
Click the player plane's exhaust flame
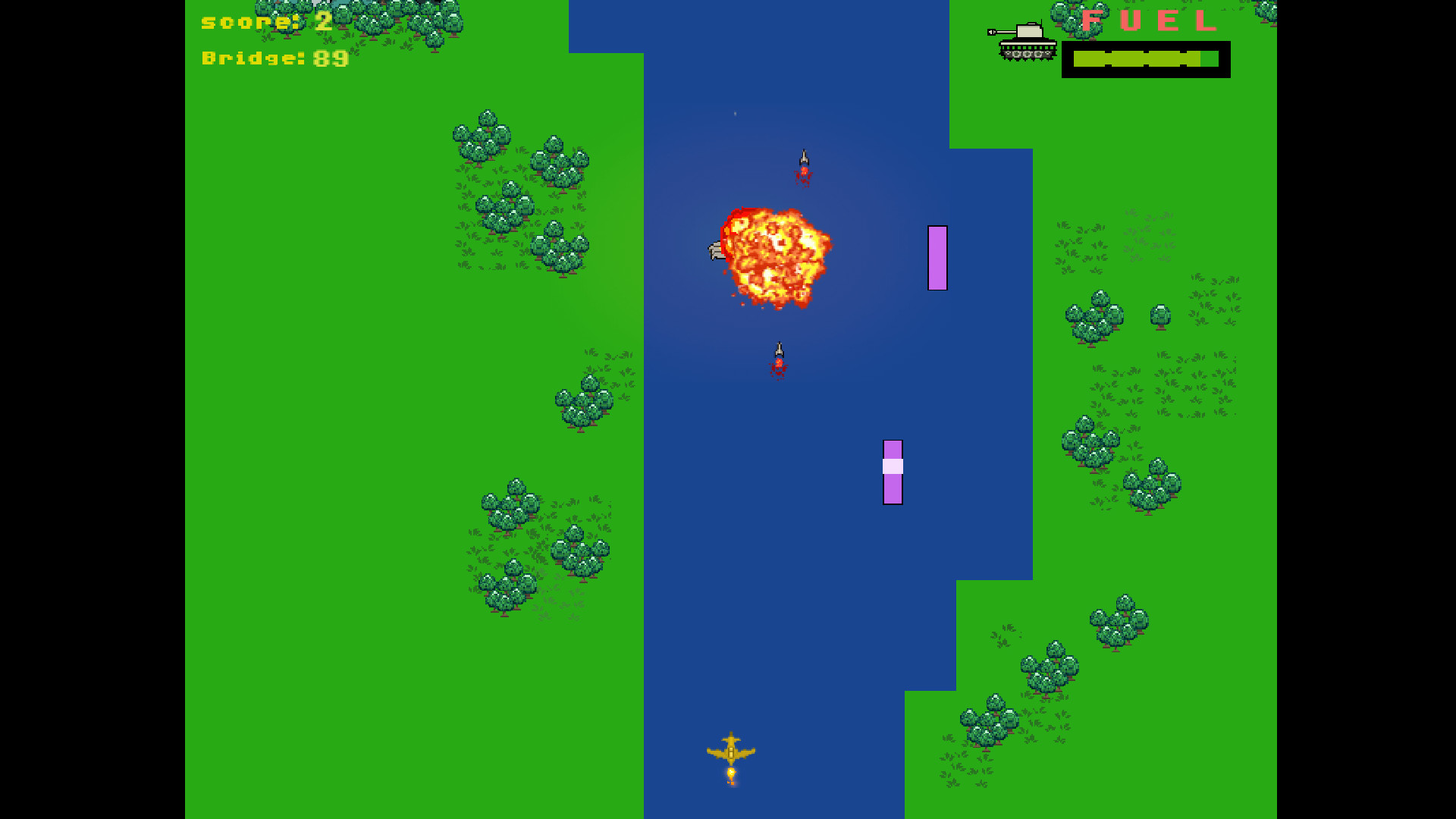[x=730, y=773]
